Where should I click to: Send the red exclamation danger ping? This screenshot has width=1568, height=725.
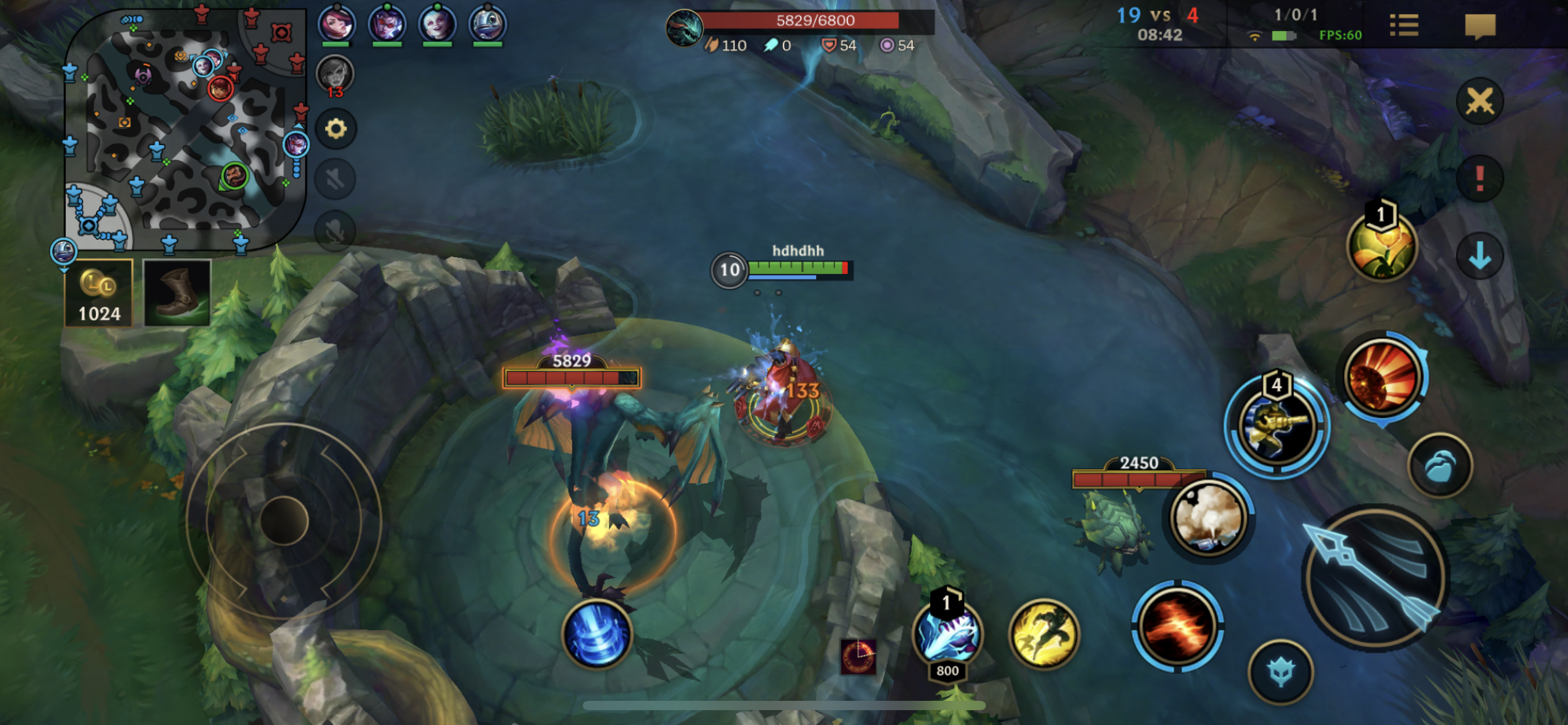(x=1479, y=179)
